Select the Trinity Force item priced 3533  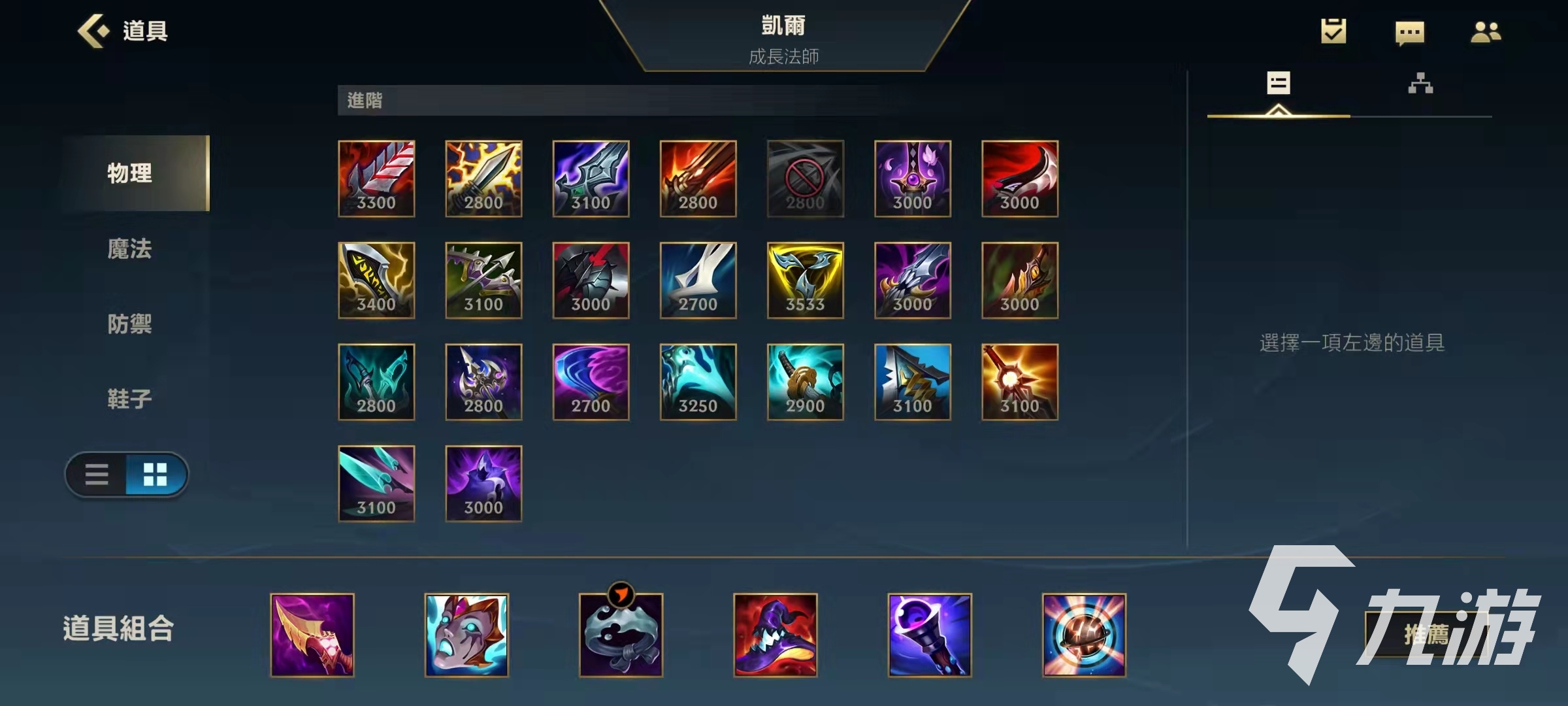point(805,281)
